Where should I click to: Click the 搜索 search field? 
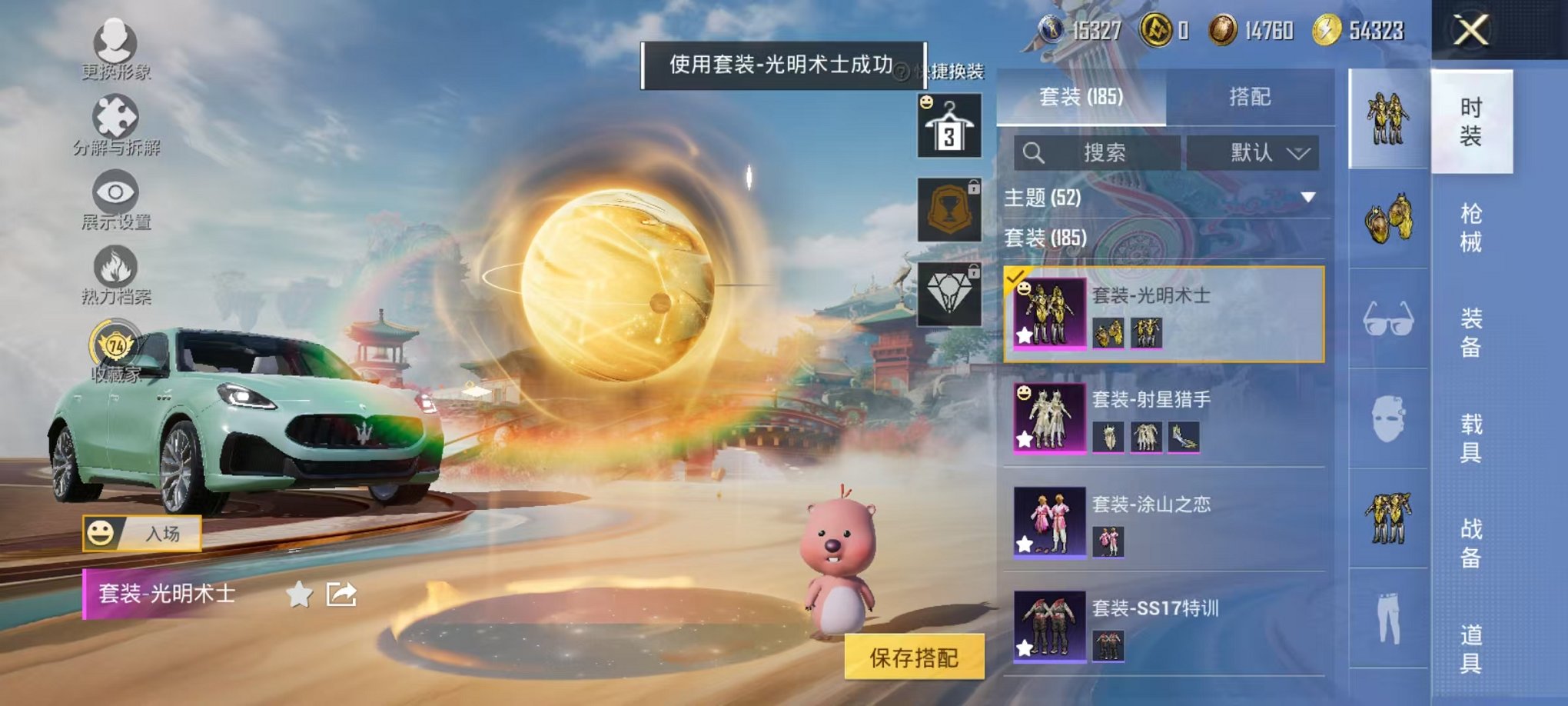[1099, 153]
